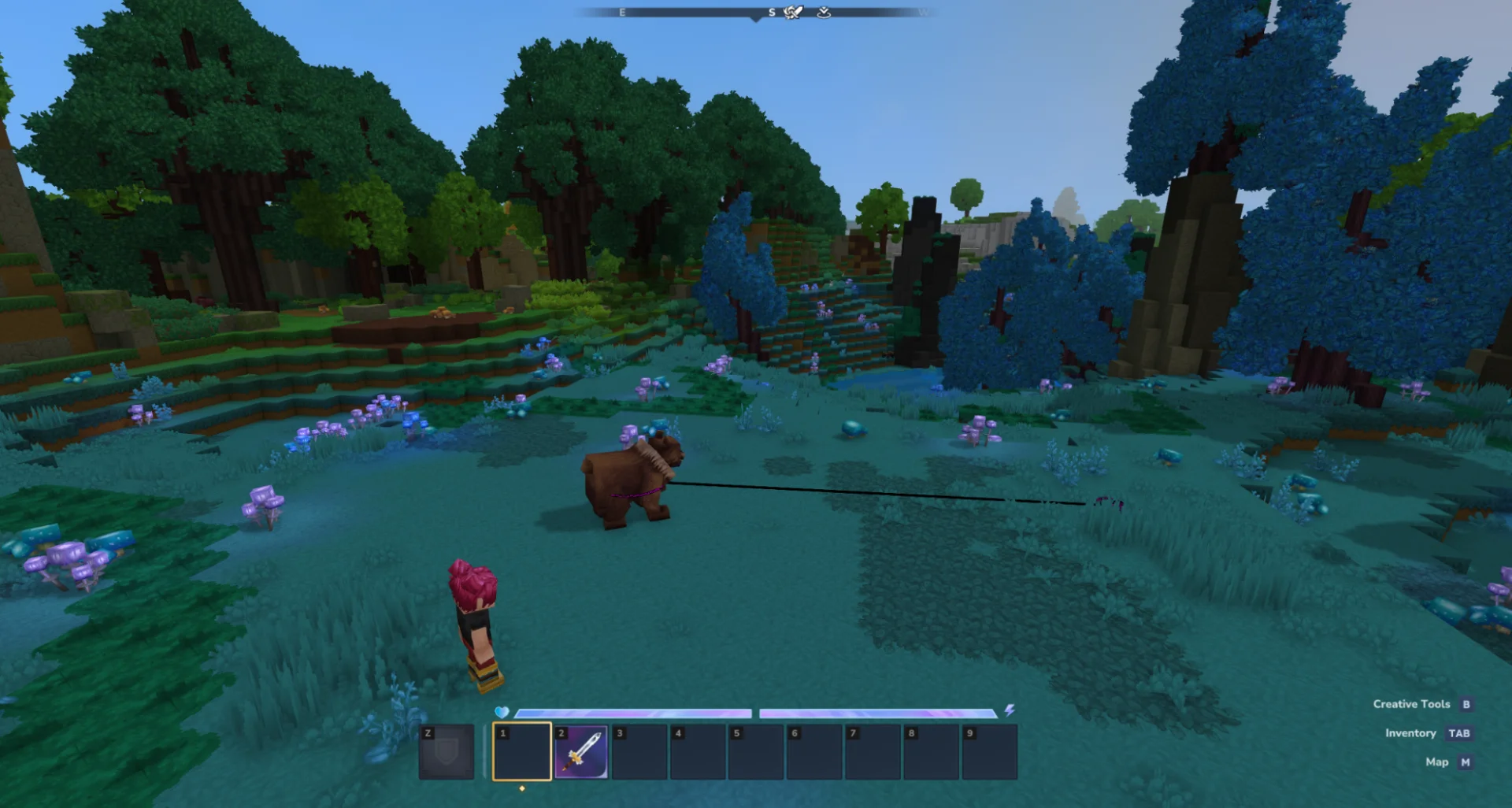The height and width of the screenshot is (808, 1512).
Task: Pick empty hotbar slot number 5
Action: [756, 752]
